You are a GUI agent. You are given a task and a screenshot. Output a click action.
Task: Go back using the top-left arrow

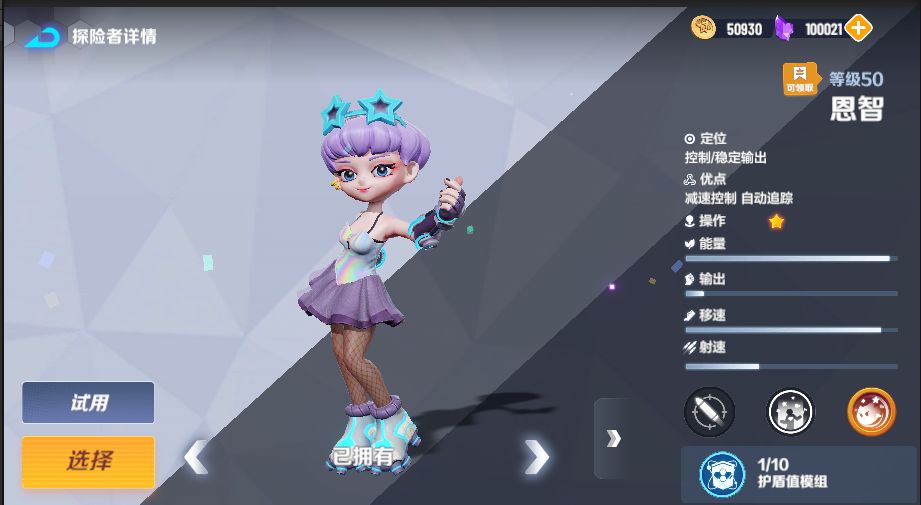click(43, 37)
